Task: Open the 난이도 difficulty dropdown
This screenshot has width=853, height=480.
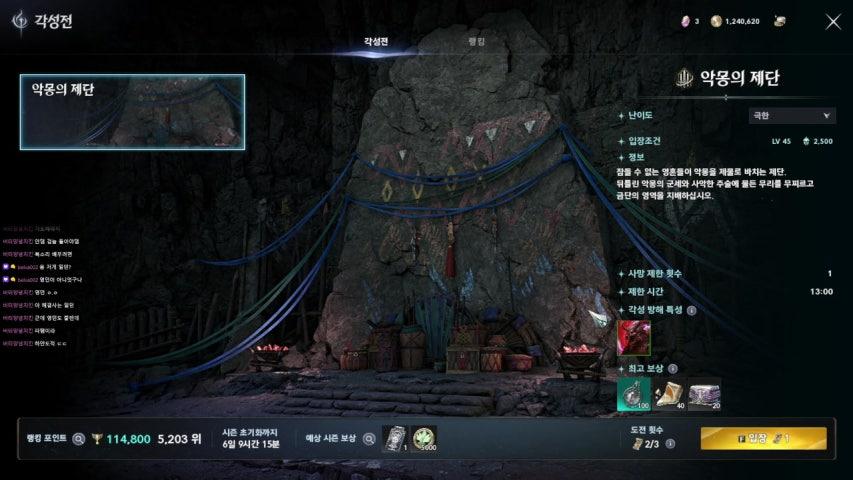Action: tap(793, 116)
